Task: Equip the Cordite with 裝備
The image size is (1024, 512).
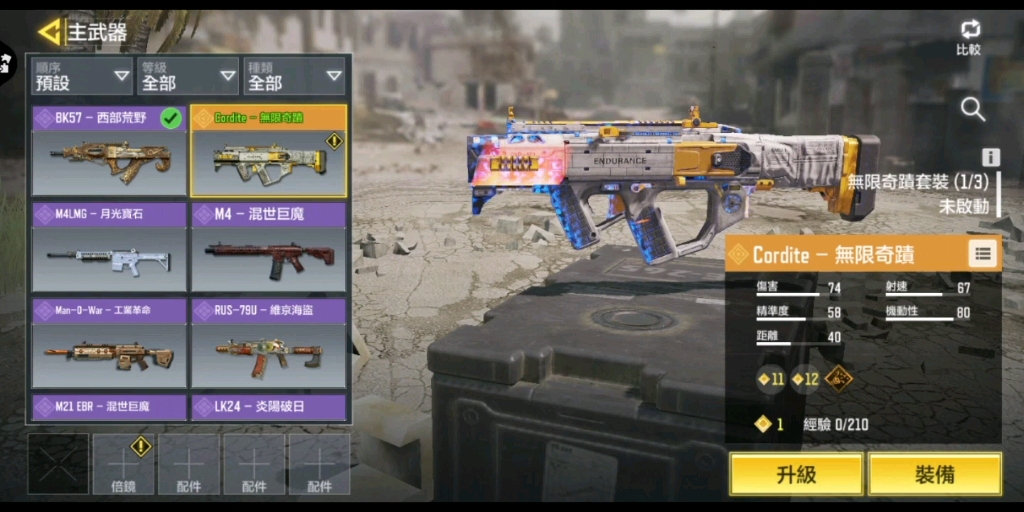Action: [934, 474]
